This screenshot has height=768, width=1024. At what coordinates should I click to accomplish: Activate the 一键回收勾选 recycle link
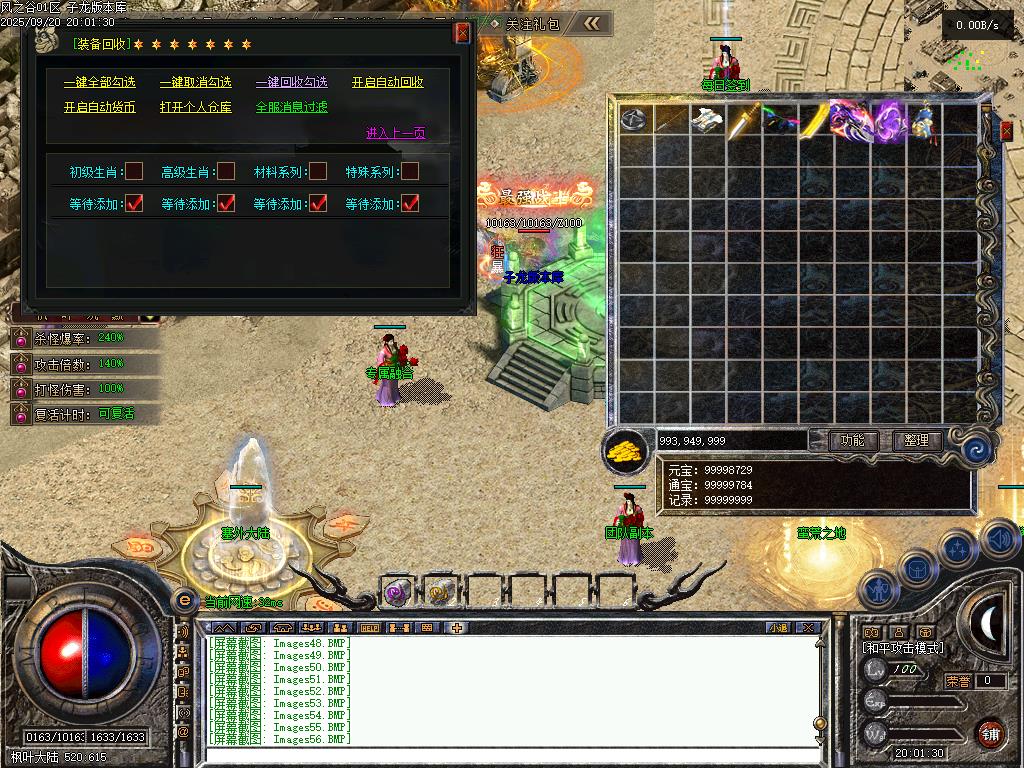291,82
